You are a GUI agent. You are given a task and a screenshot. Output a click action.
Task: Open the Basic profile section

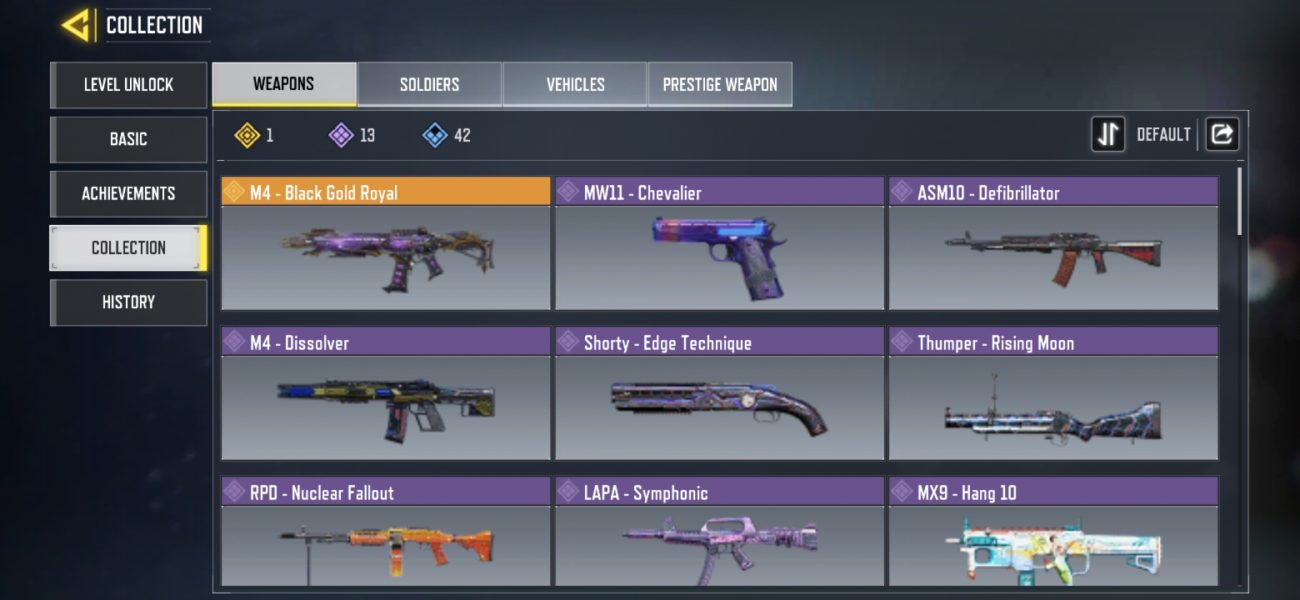pos(128,139)
